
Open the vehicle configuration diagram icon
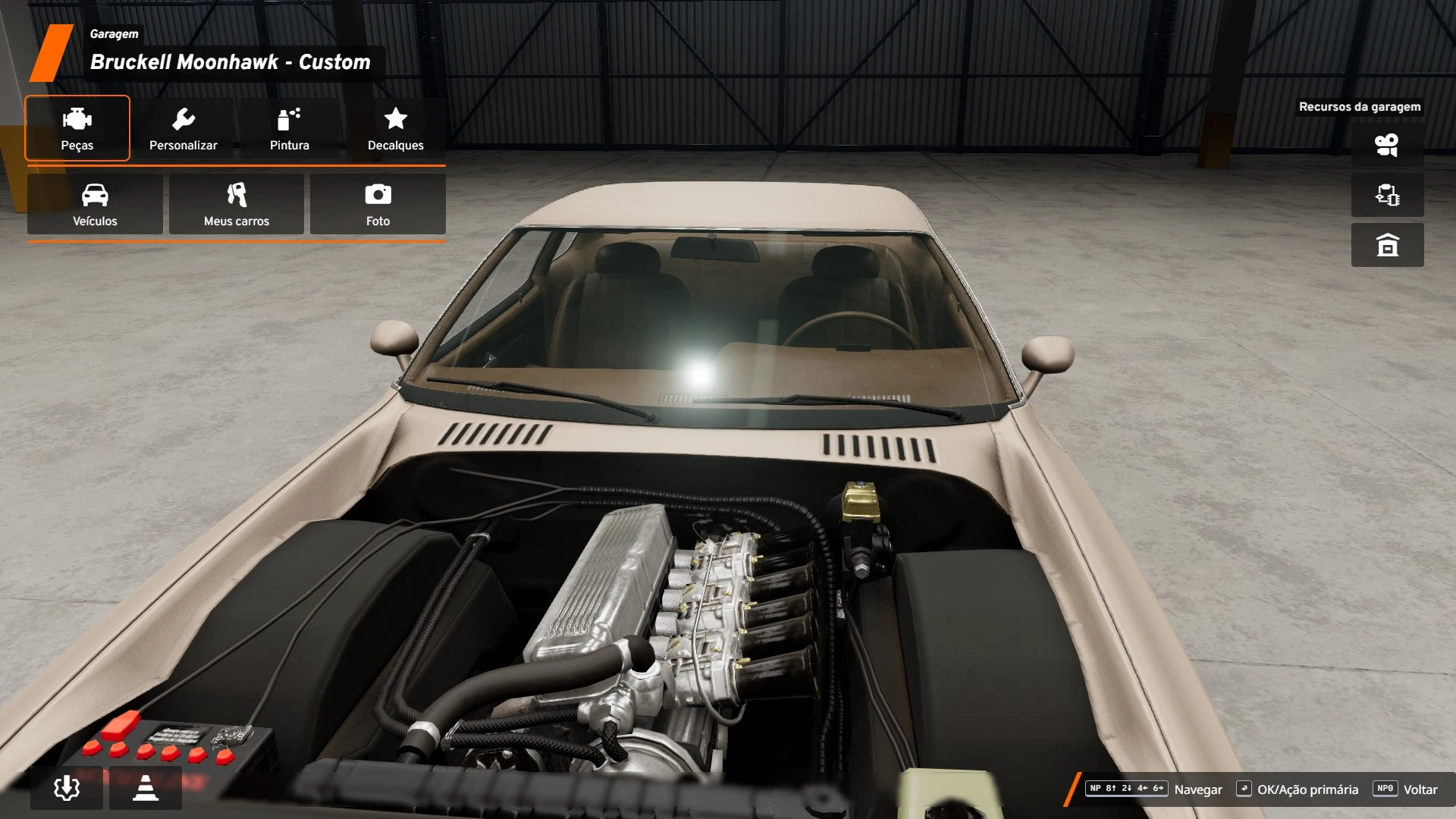pos(1387,195)
